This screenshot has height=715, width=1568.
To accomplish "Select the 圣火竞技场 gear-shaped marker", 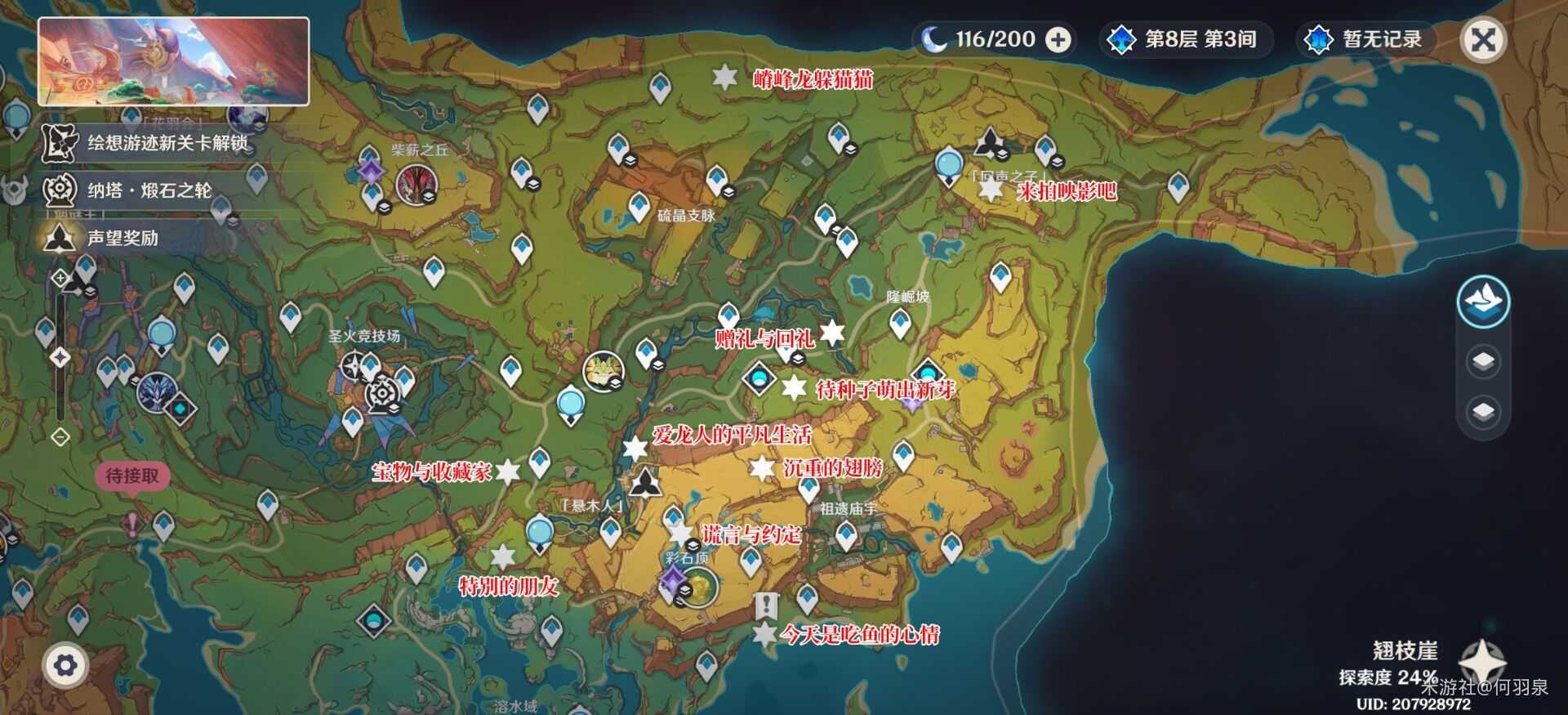I will pos(381,395).
